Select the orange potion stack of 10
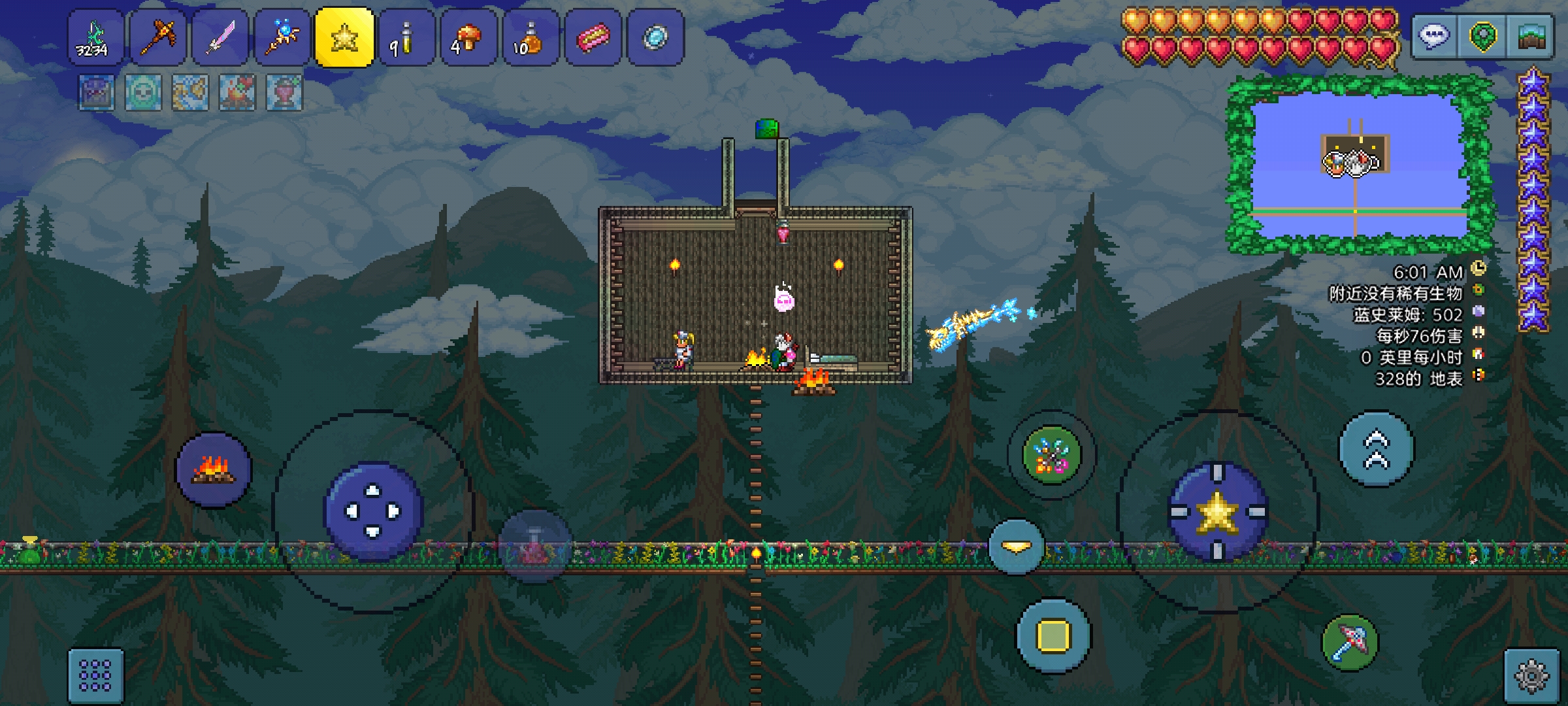The width and height of the screenshot is (1568, 706). click(x=531, y=37)
